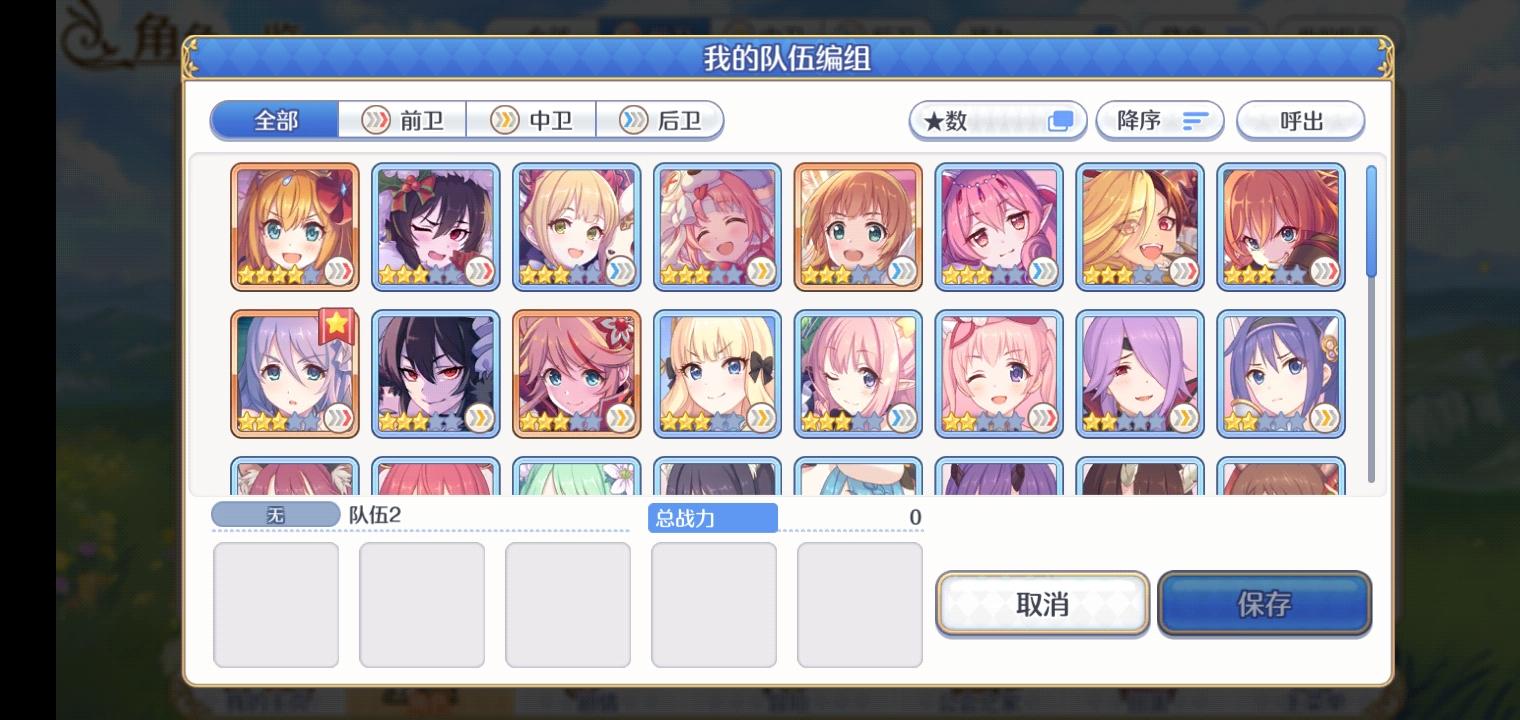Click the 呼出 call-out button
This screenshot has height=720, width=1520.
(x=1301, y=120)
